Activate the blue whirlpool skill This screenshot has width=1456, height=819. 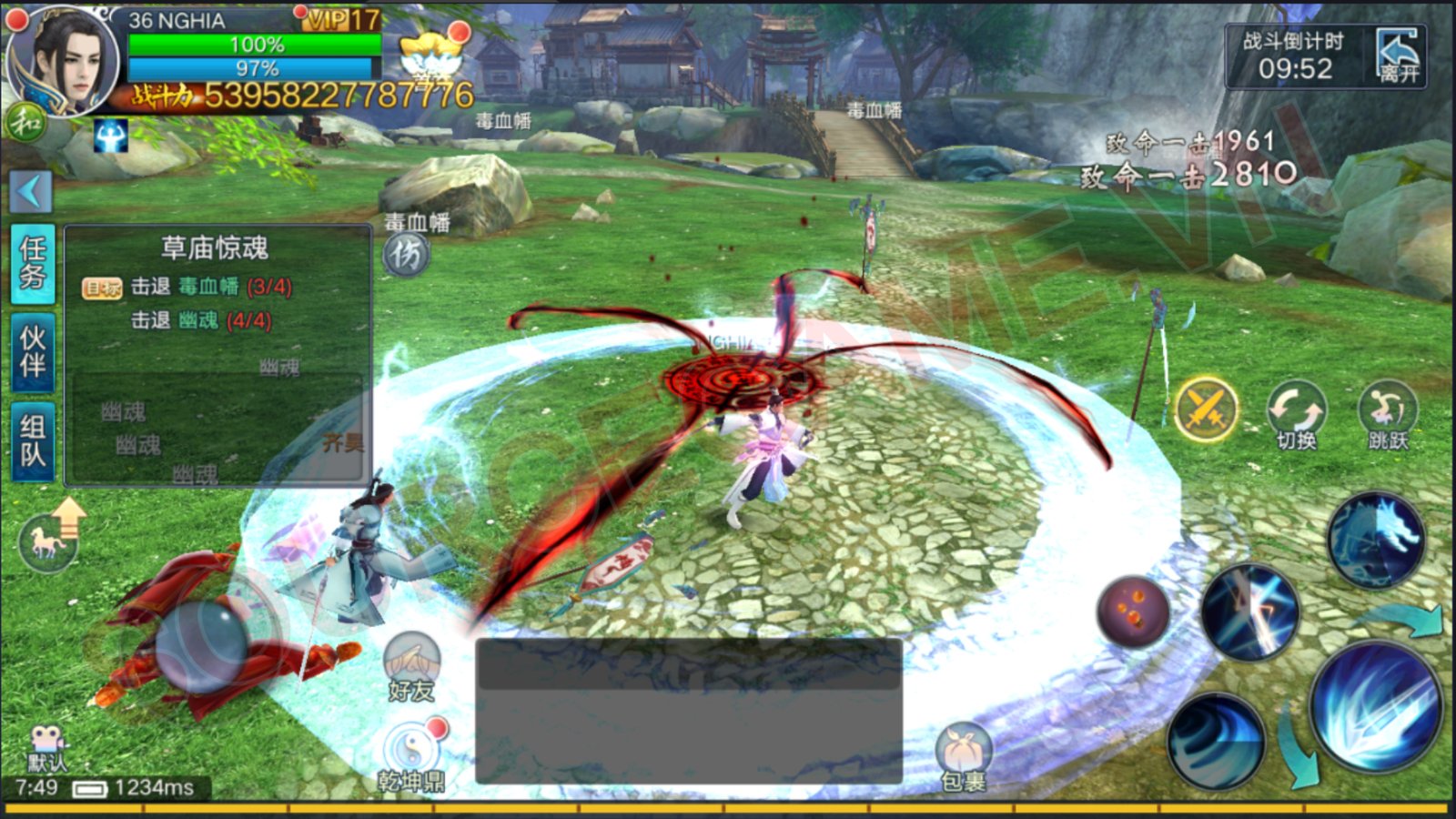pyautogui.click(x=1216, y=740)
